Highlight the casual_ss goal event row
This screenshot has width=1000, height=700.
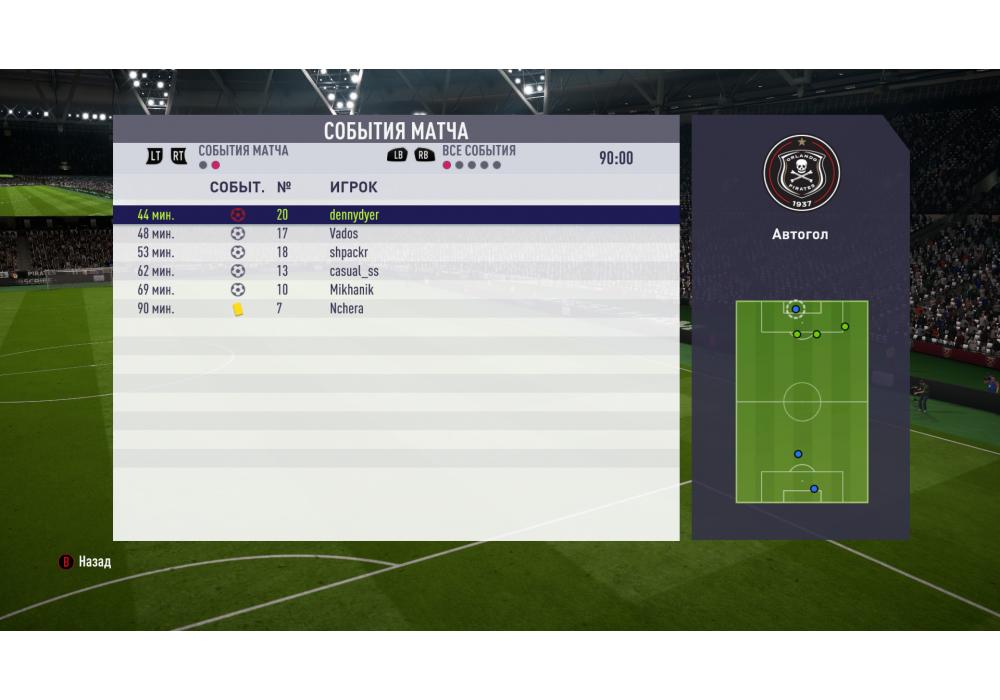[x=395, y=271]
